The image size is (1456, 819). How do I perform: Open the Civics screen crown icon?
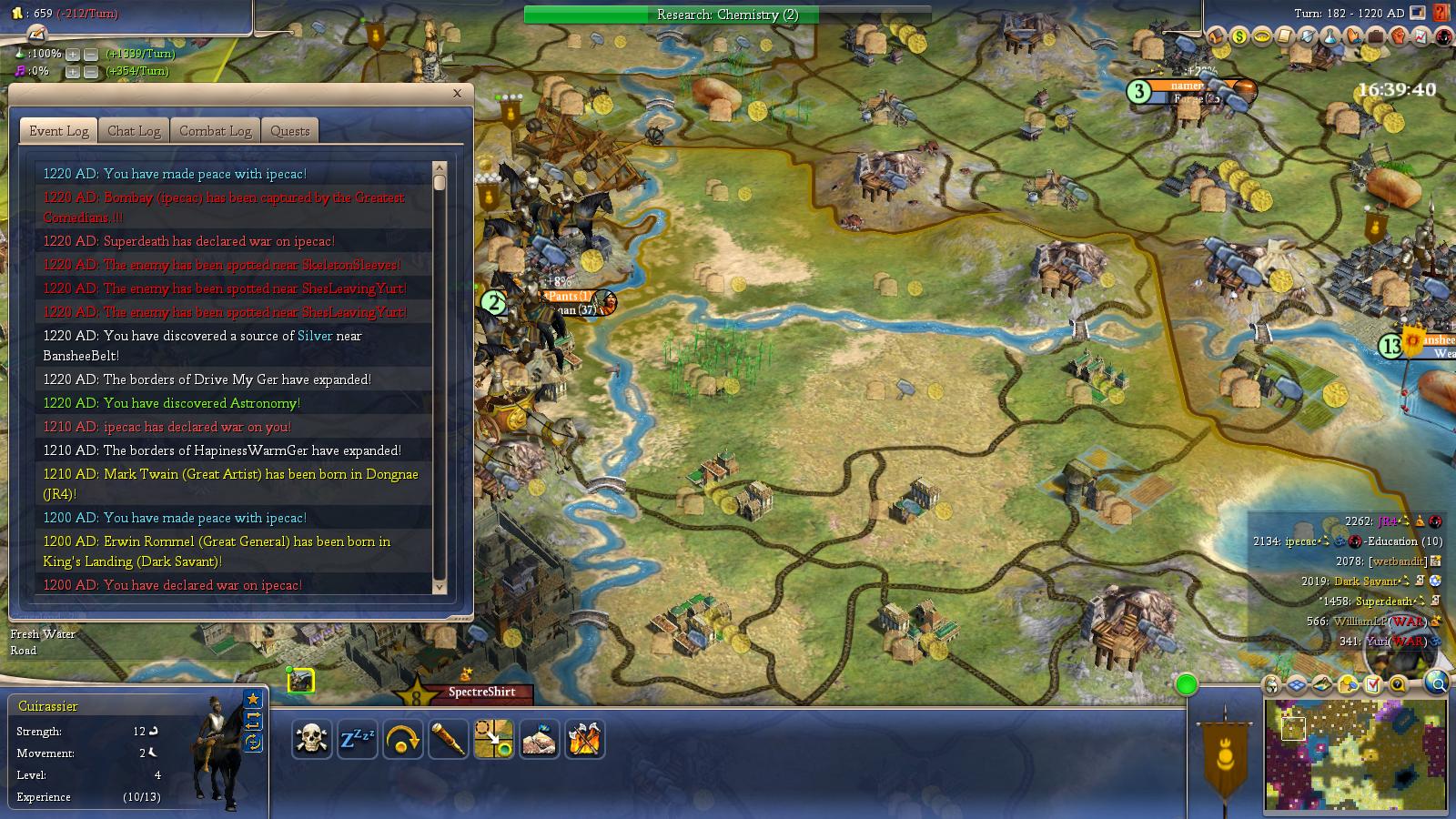1263,38
